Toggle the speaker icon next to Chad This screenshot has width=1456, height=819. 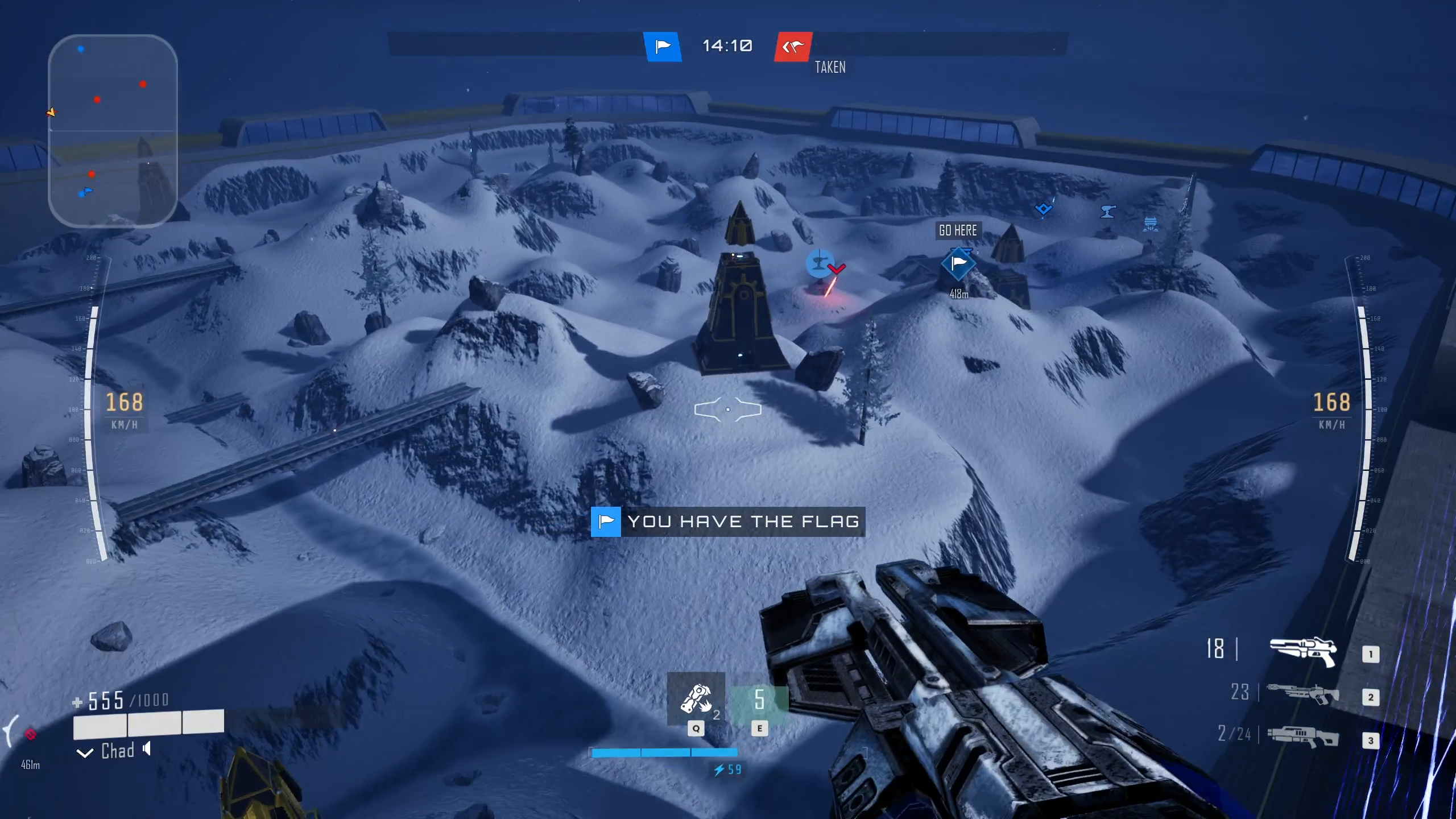click(147, 748)
